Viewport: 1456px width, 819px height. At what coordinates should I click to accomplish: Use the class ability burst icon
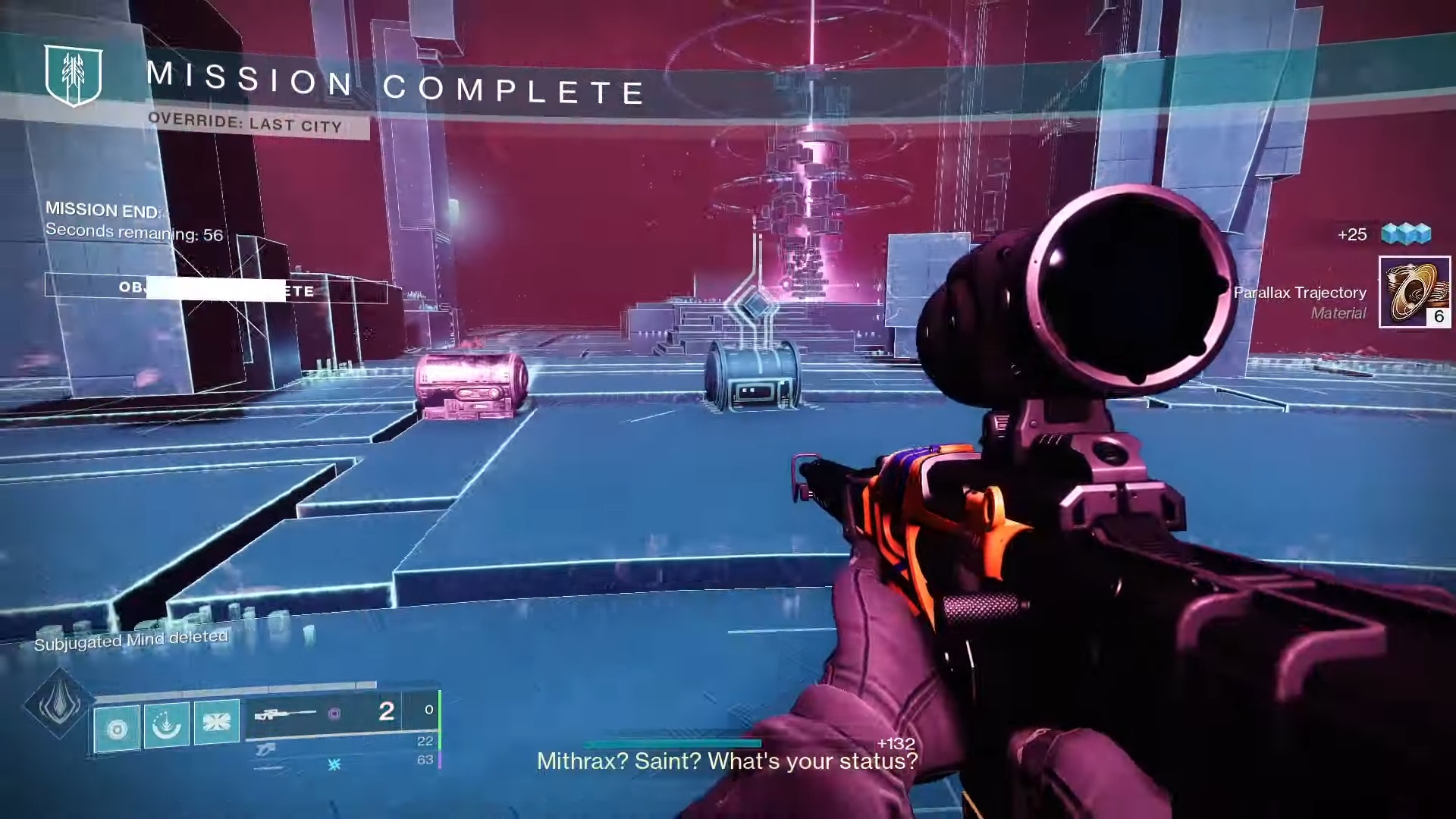216,722
